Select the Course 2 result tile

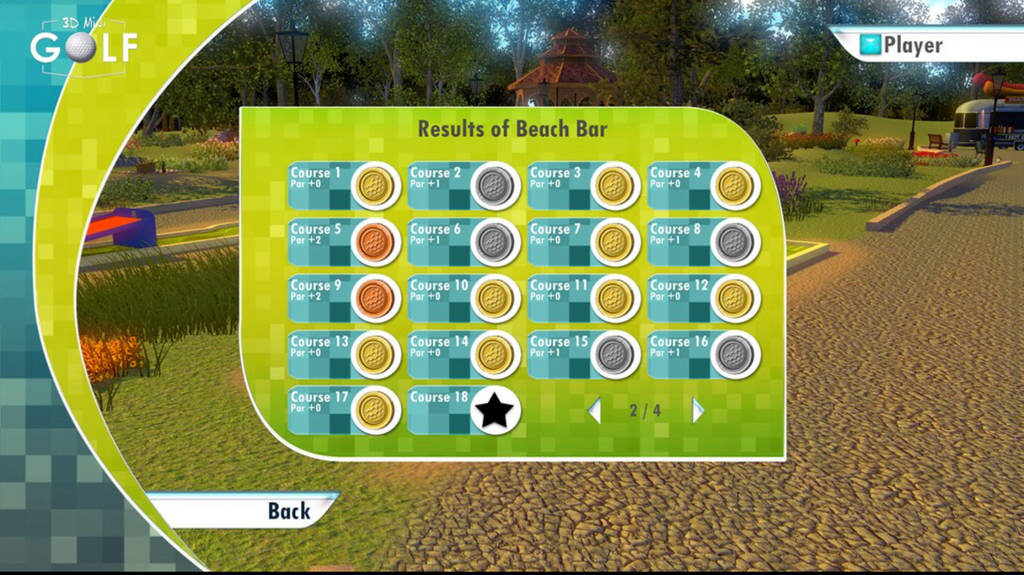(463, 185)
